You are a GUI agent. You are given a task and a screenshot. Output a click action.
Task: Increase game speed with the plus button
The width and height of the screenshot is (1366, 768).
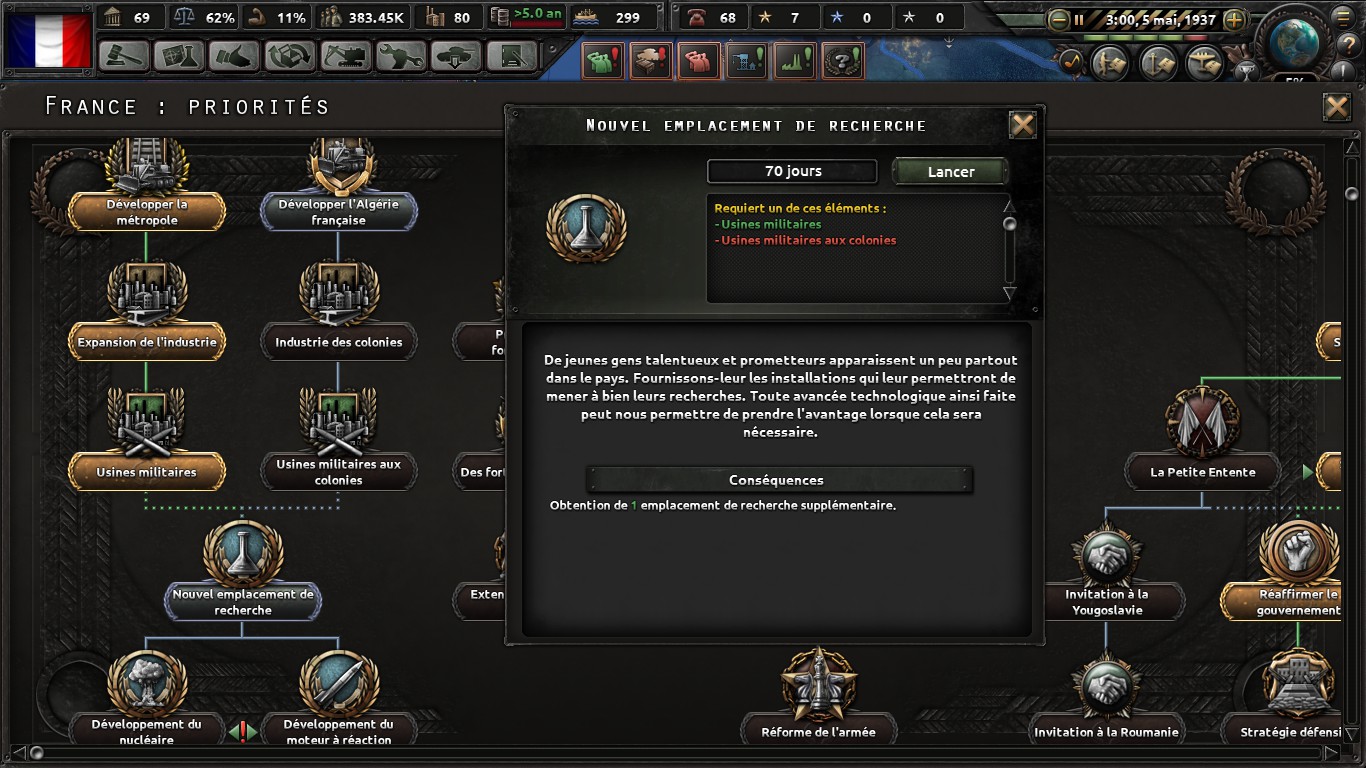tap(1234, 19)
